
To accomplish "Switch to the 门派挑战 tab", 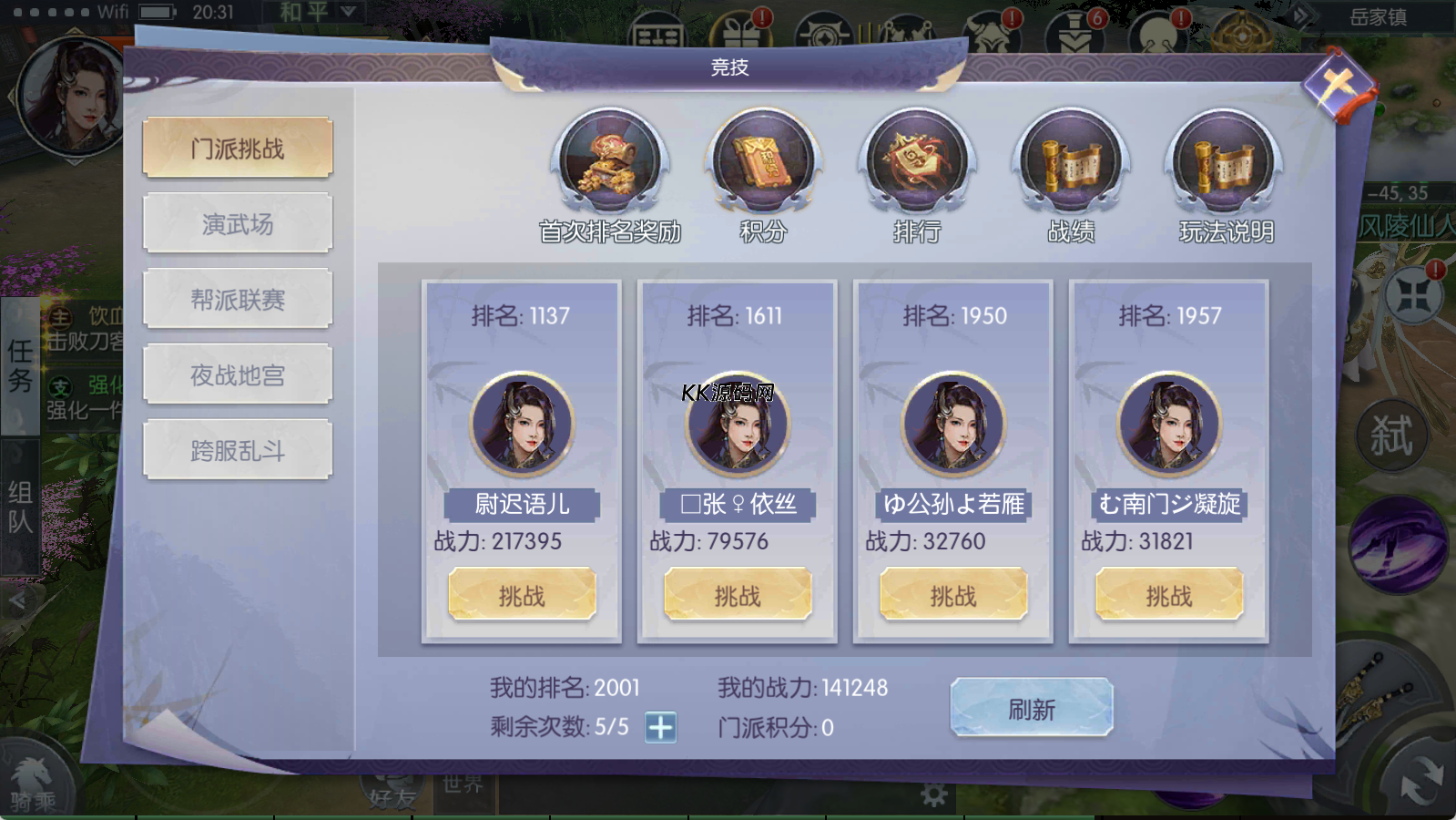I will 238,148.
